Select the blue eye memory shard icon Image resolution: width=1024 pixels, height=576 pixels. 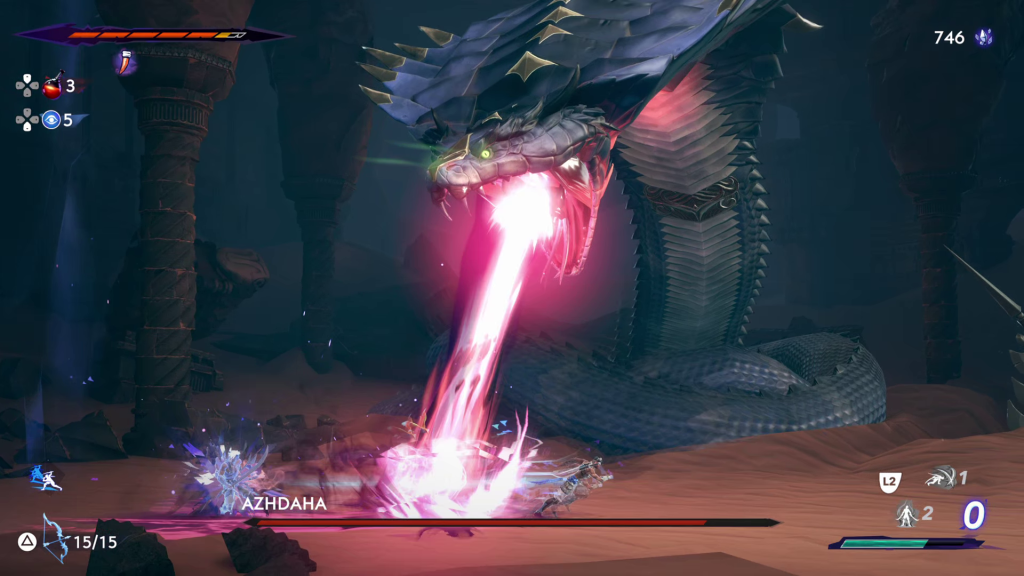pyautogui.click(x=52, y=120)
